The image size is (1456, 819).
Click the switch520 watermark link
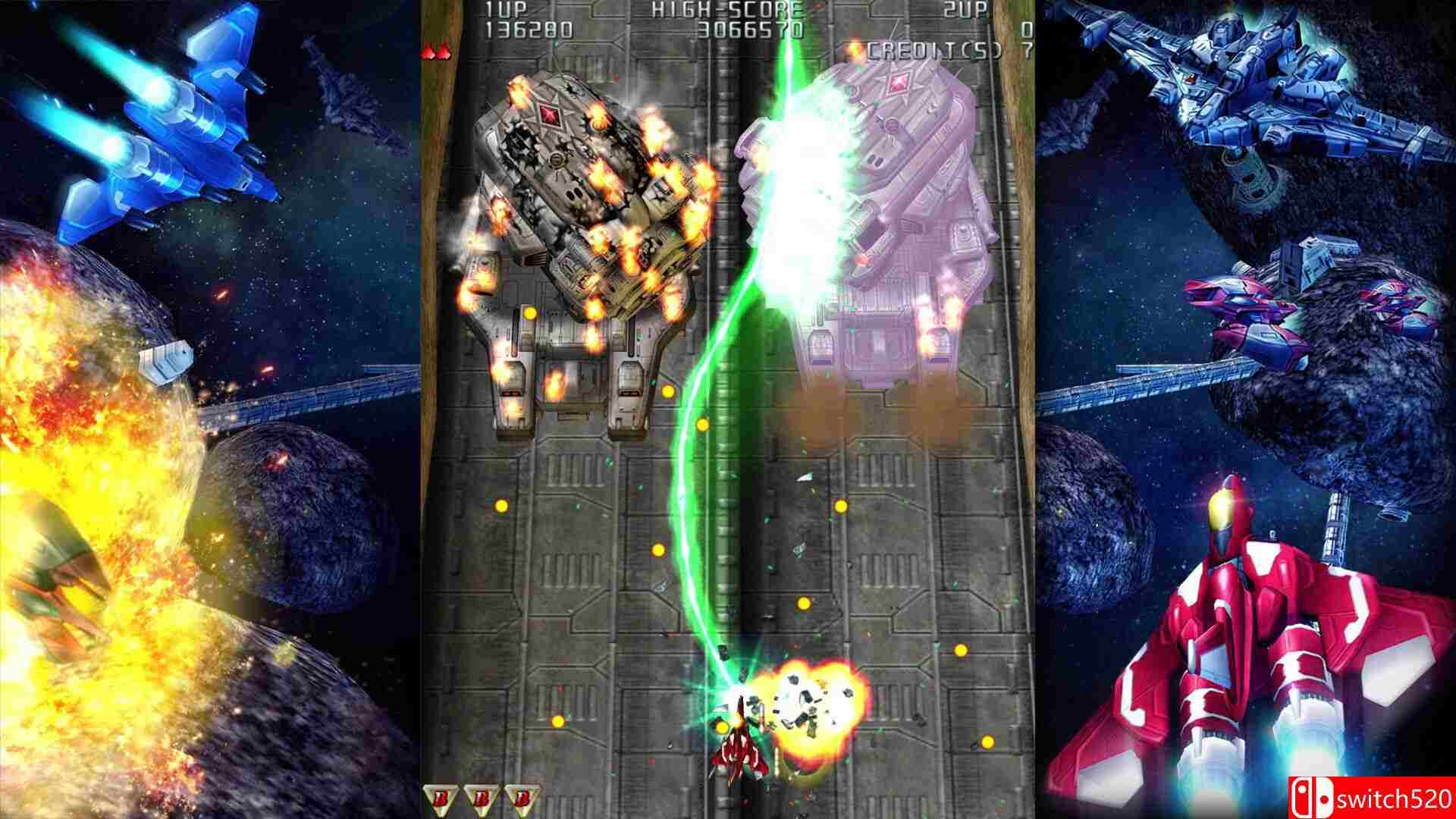tap(1395, 798)
